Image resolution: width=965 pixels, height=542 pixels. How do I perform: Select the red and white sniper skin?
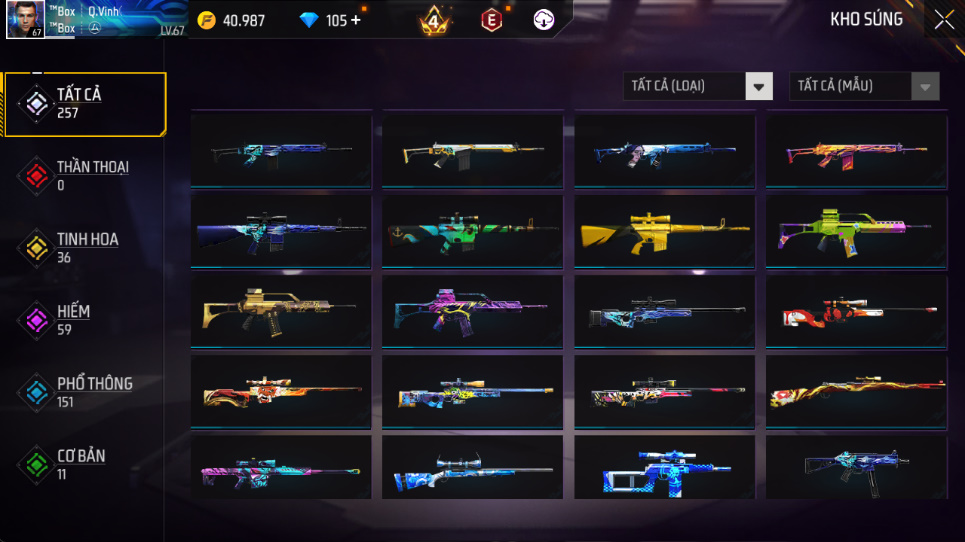pos(856,311)
